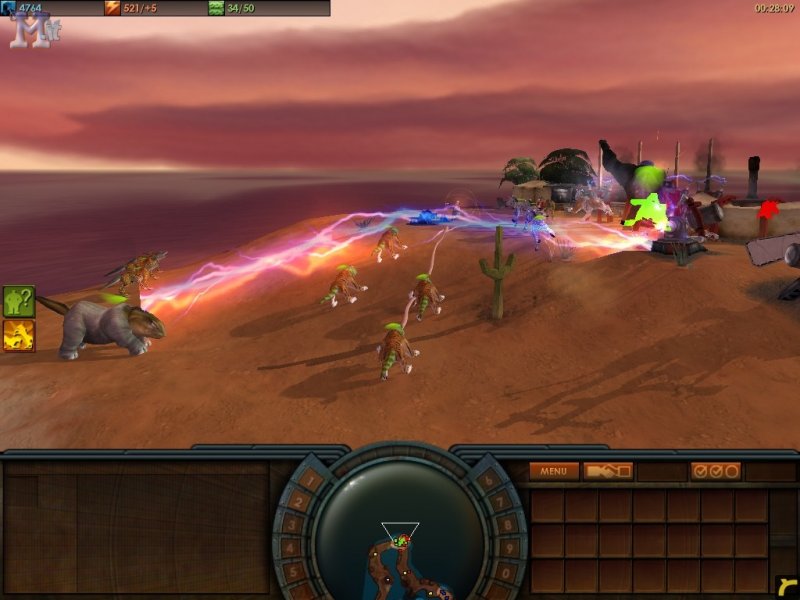Show the objectives checkmarks panel
This screenshot has height=600, width=800.
[x=715, y=471]
